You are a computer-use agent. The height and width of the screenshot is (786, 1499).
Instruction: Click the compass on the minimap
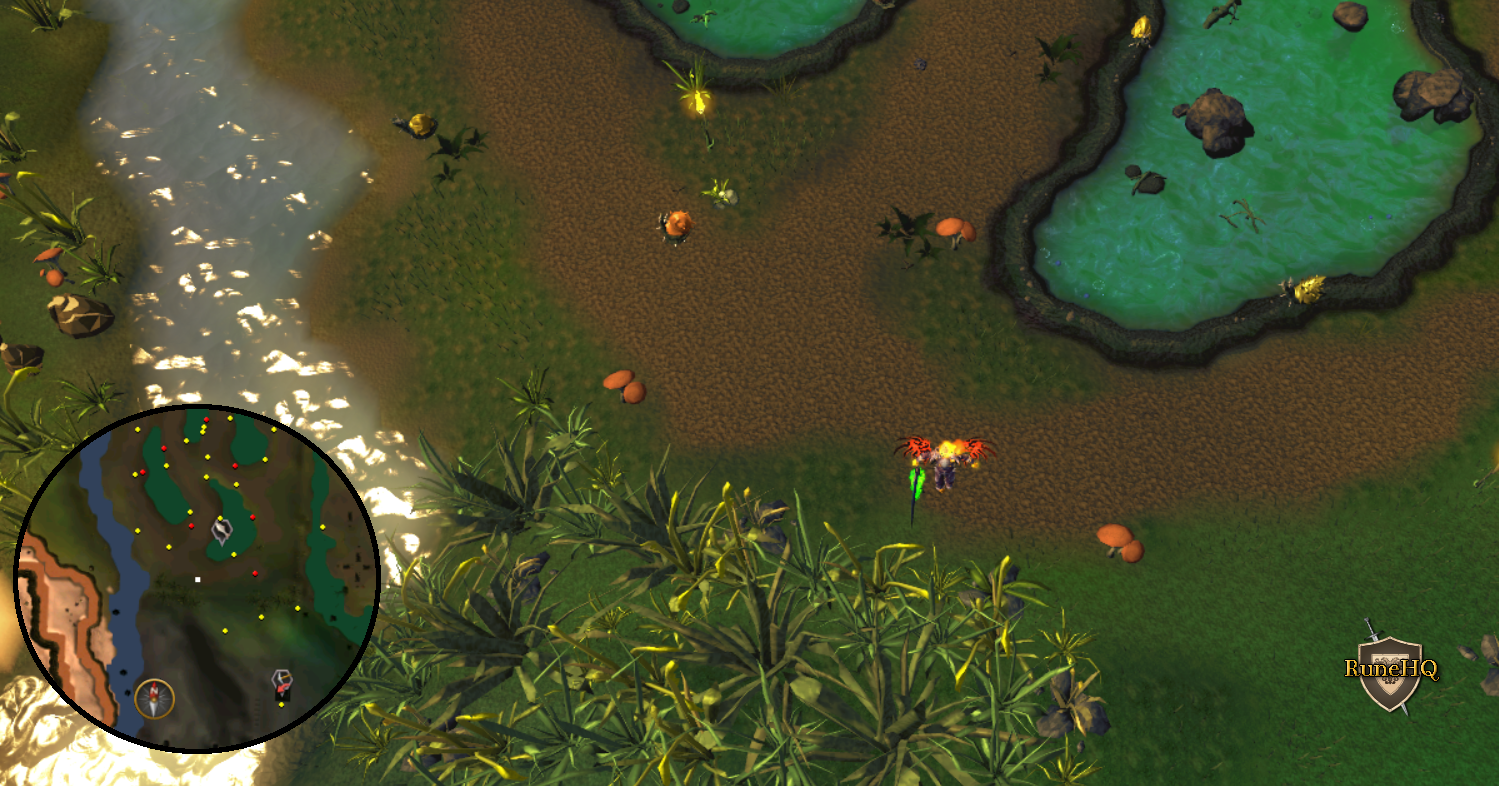[x=153, y=698]
